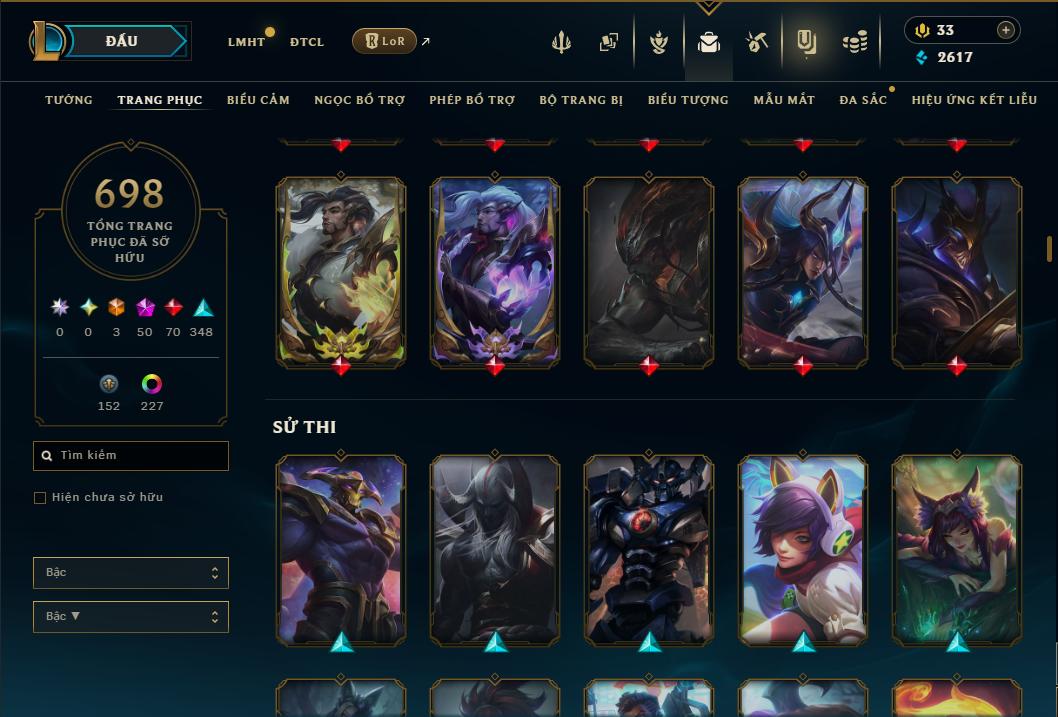
Task: Switch to the ĐTCL game mode
Action: tap(307, 42)
